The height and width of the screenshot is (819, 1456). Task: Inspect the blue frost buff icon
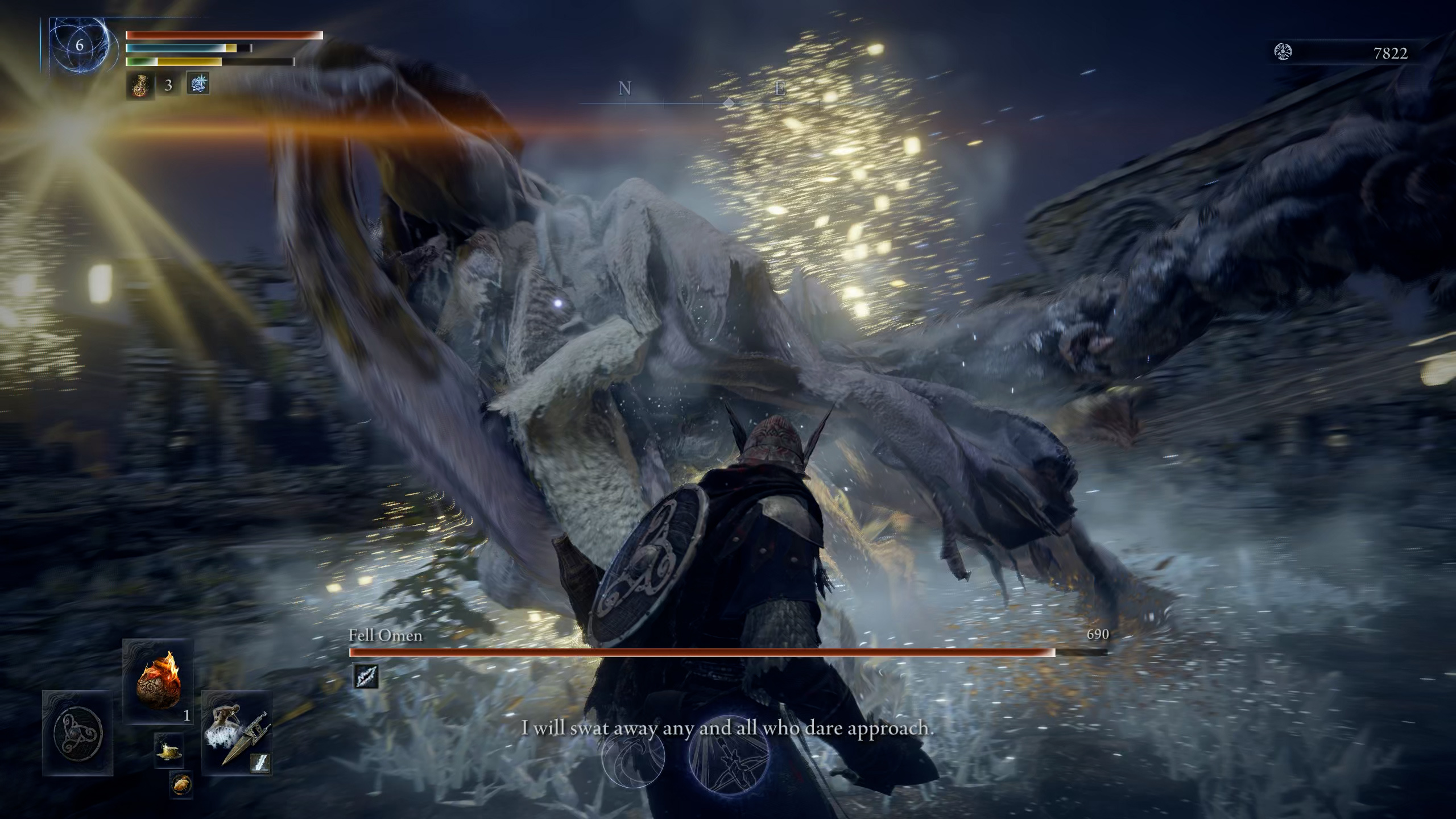click(198, 84)
